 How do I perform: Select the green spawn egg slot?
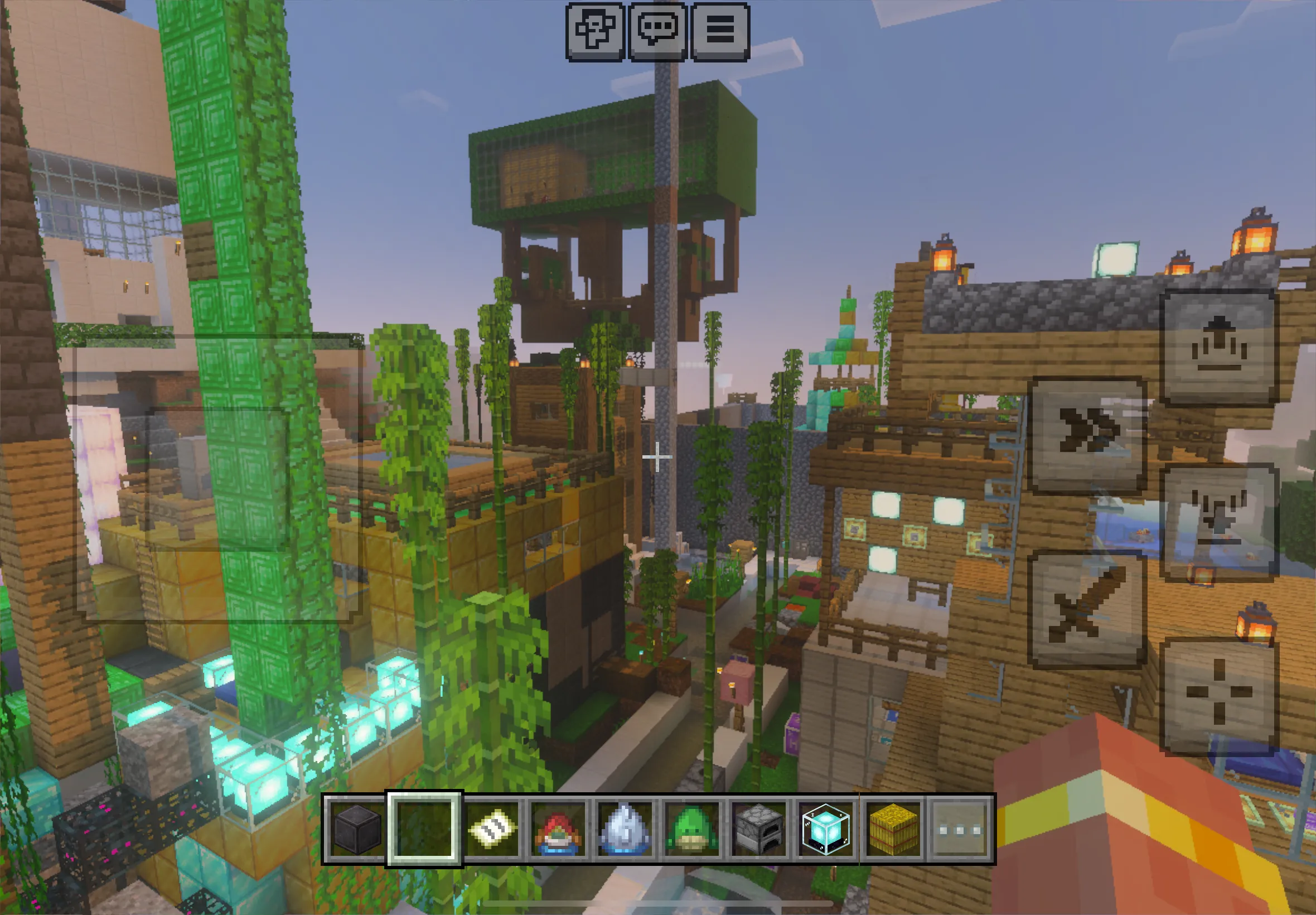click(691, 829)
